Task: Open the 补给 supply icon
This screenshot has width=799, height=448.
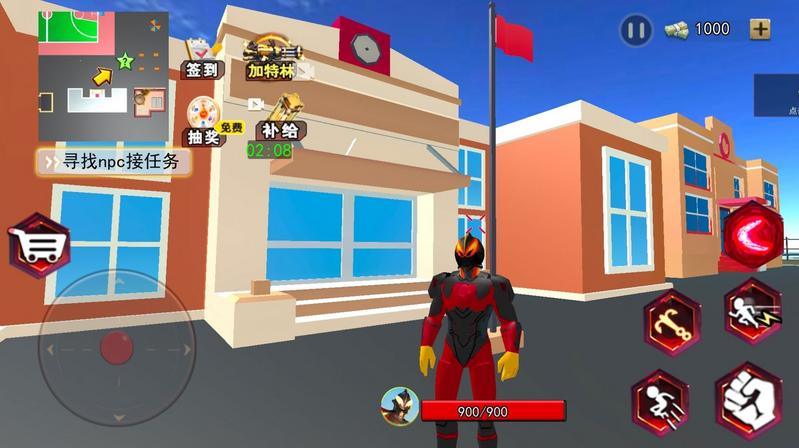Action: pos(281,118)
